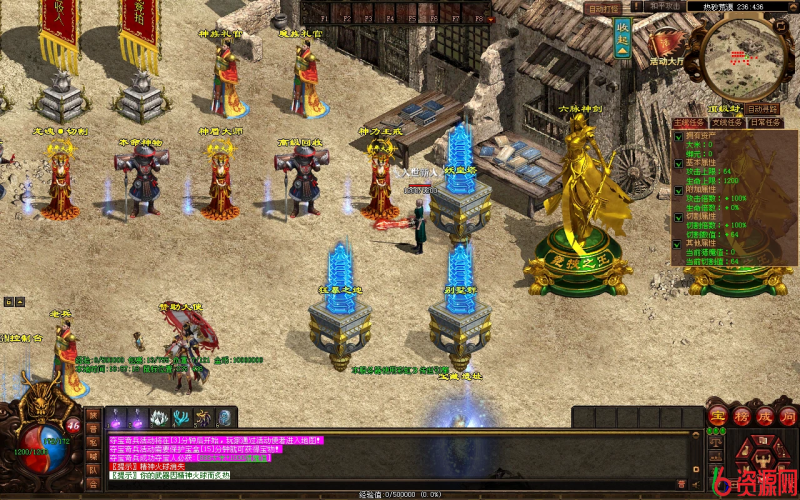
Task: Activate the cyan coral skill icon
Action: click(x=181, y=418)
